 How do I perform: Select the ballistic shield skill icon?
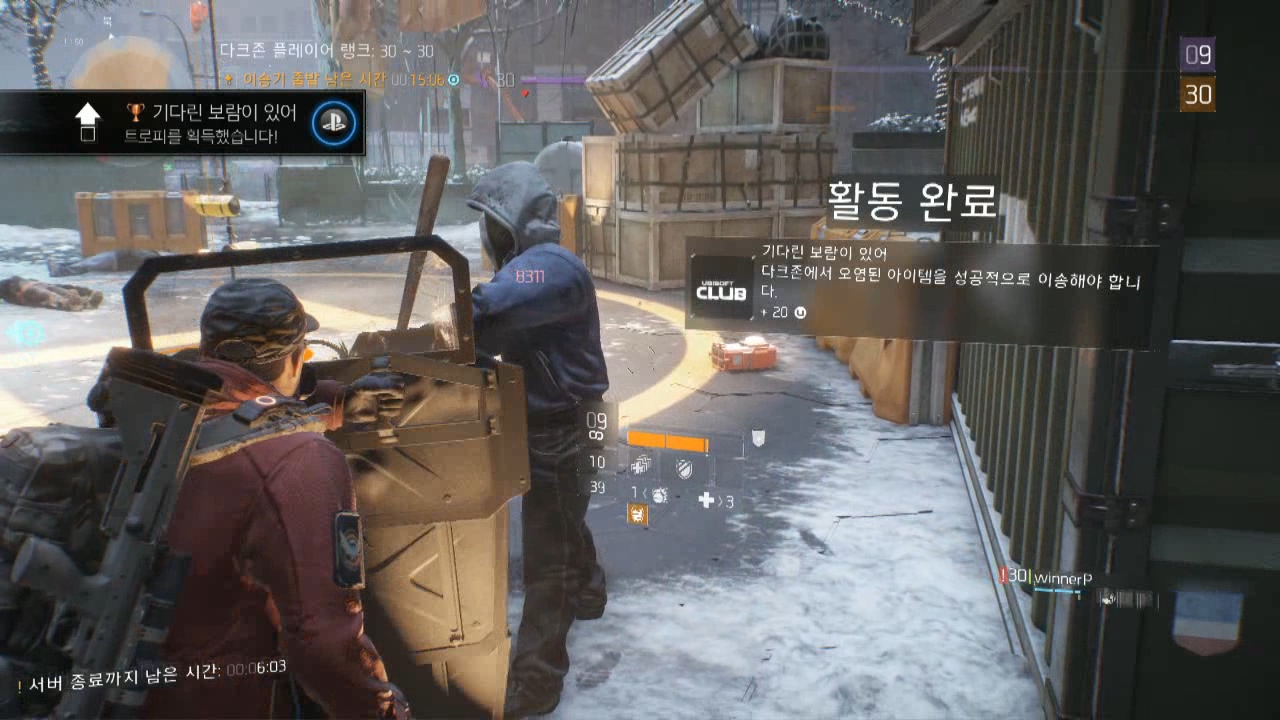[683, 469]
